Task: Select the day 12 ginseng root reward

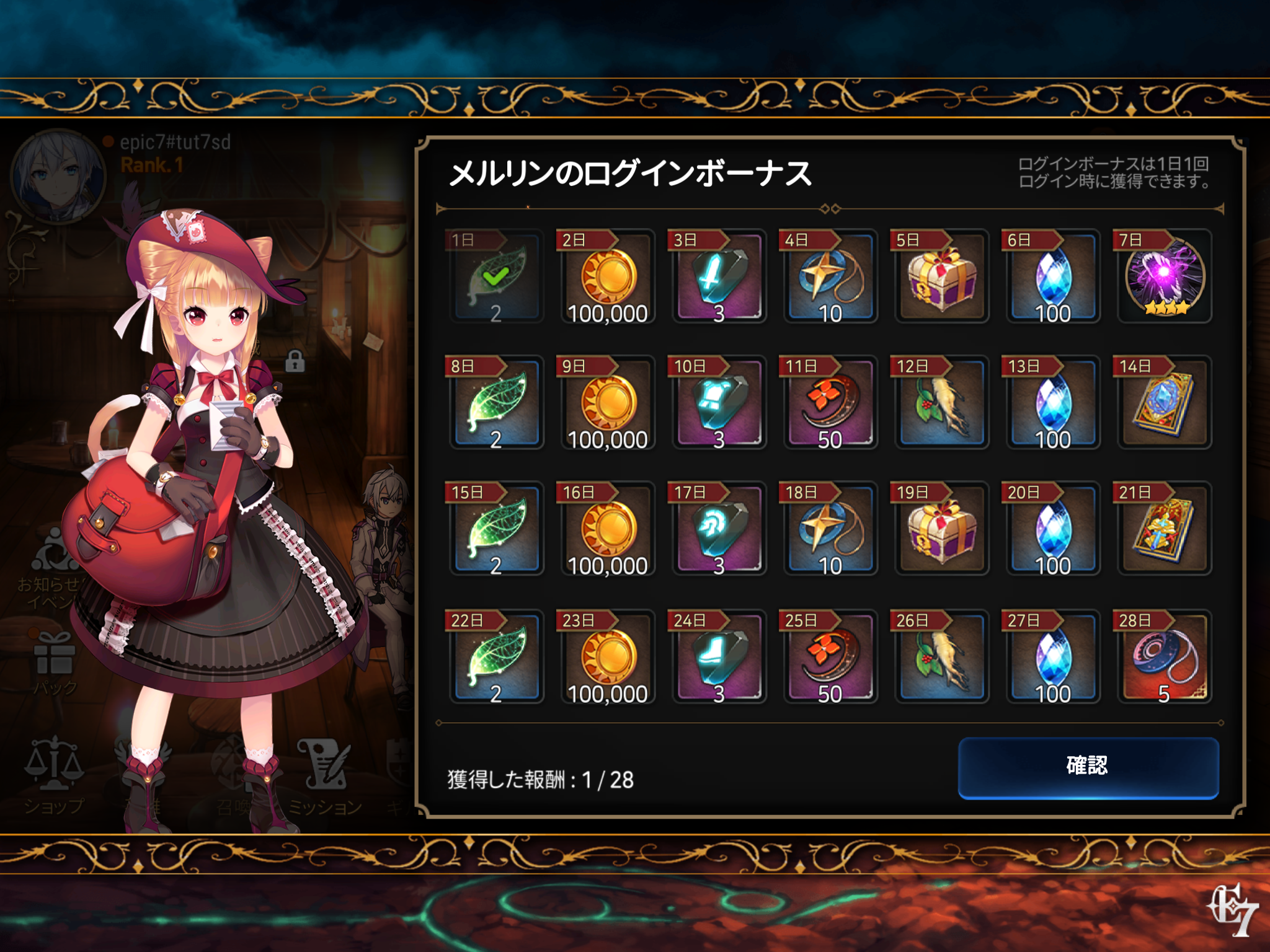Action: [x=941, y=403]
